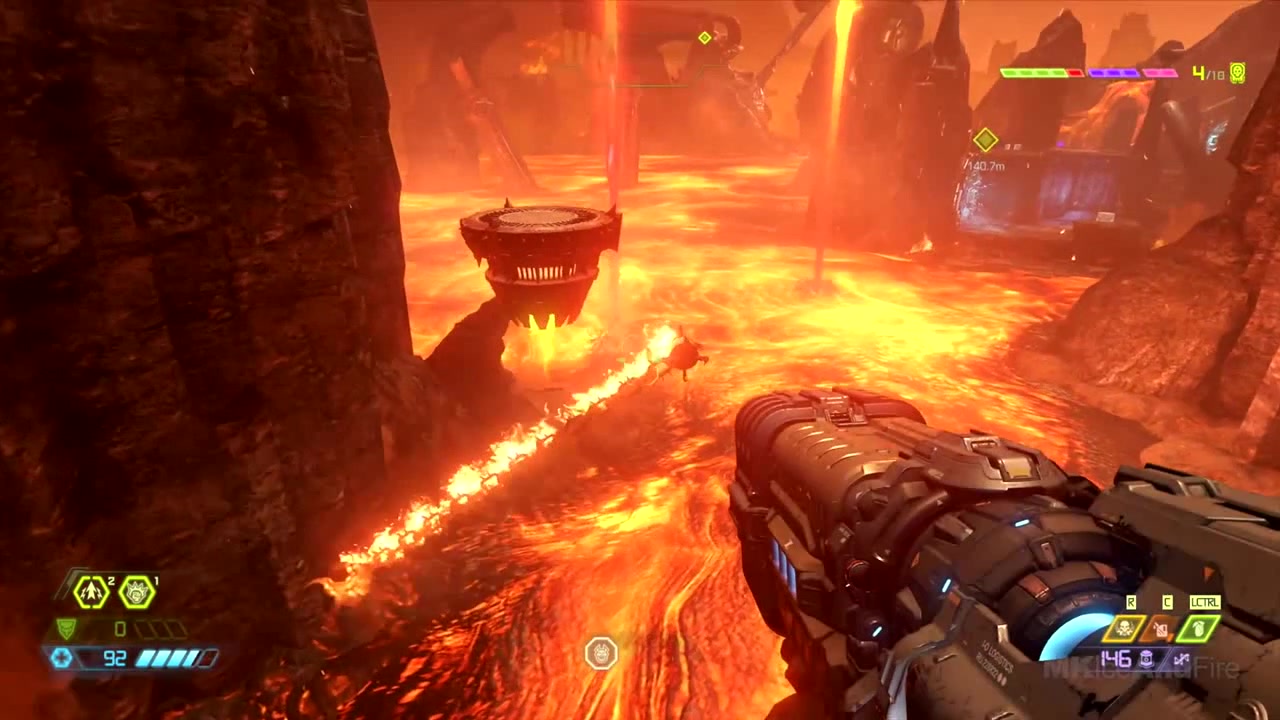Select the dash arrow hexagon icon

tap(91, 592)
